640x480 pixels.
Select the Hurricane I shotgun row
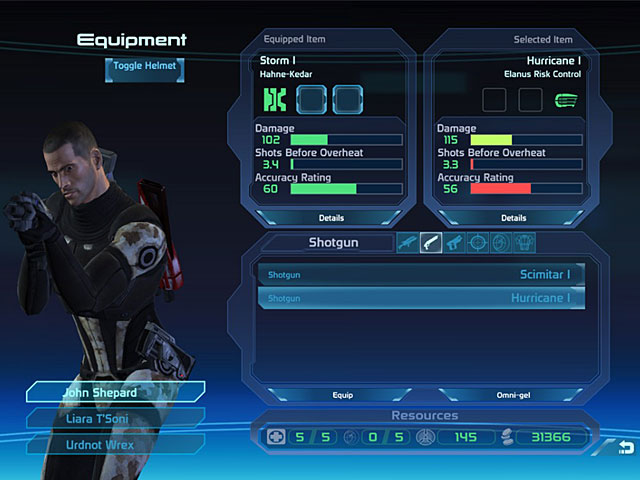tap(421, 298)
